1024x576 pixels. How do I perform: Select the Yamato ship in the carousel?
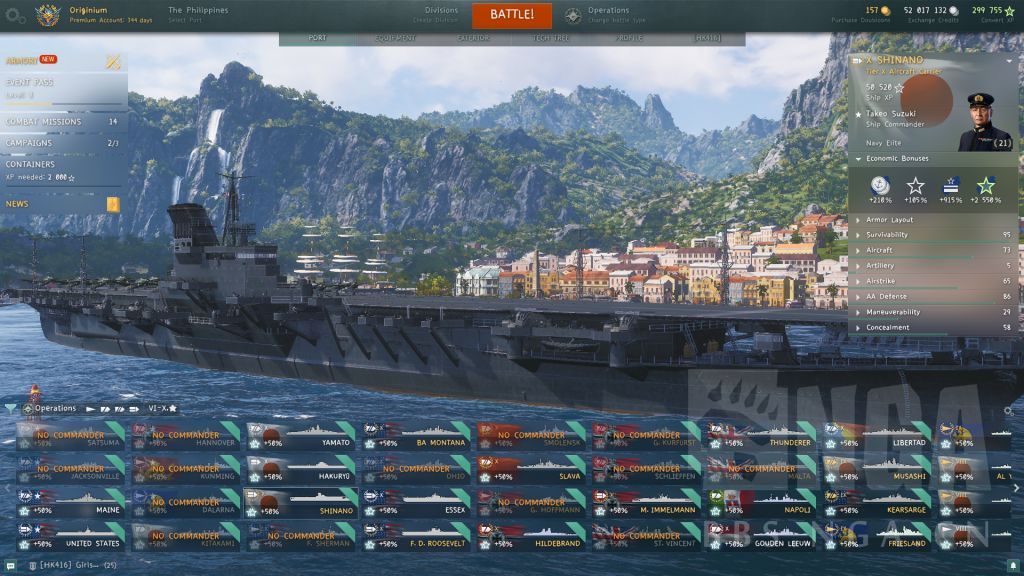click(304, 438)
